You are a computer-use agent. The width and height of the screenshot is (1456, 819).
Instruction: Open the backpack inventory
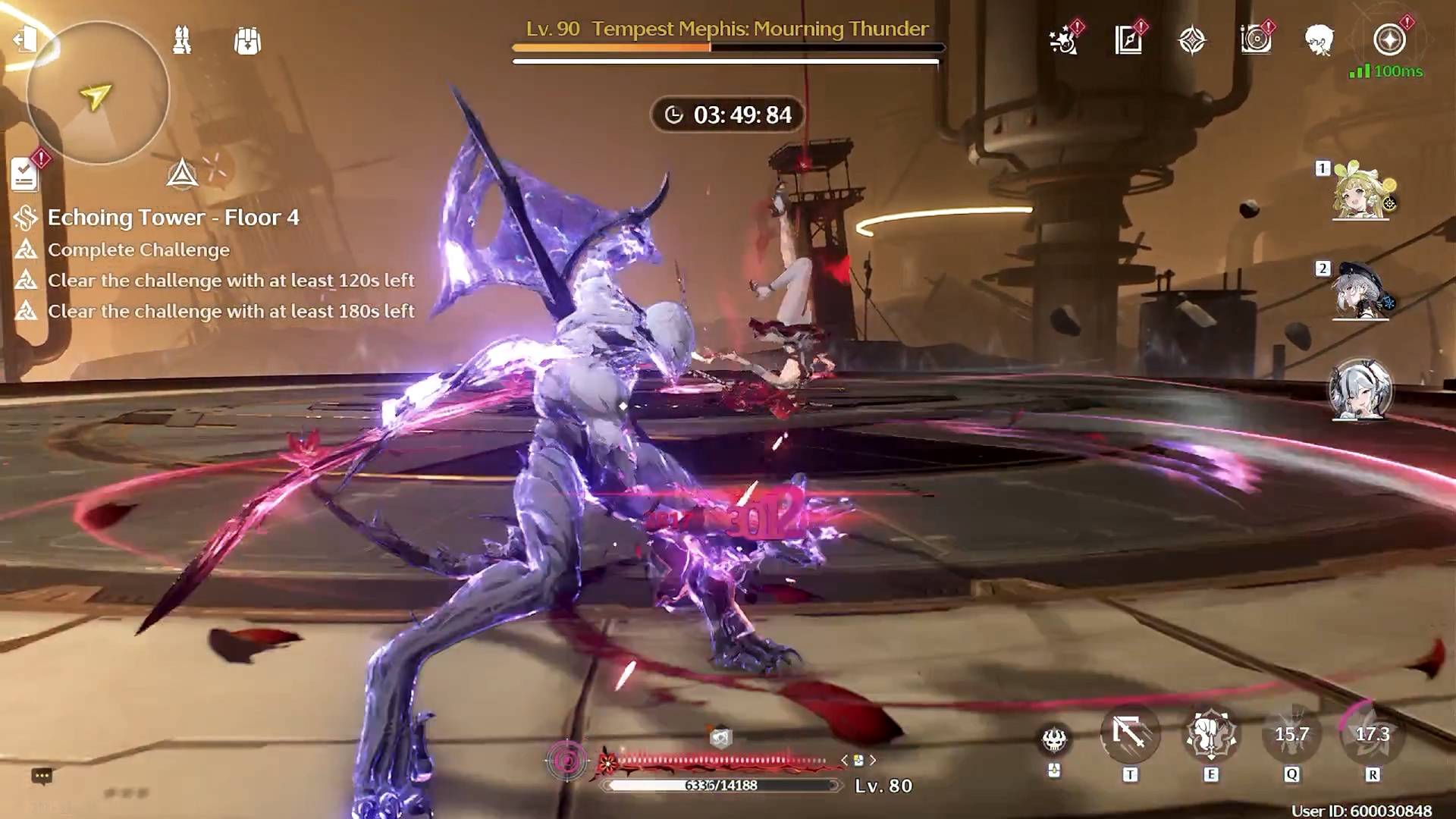click(247, 41)
